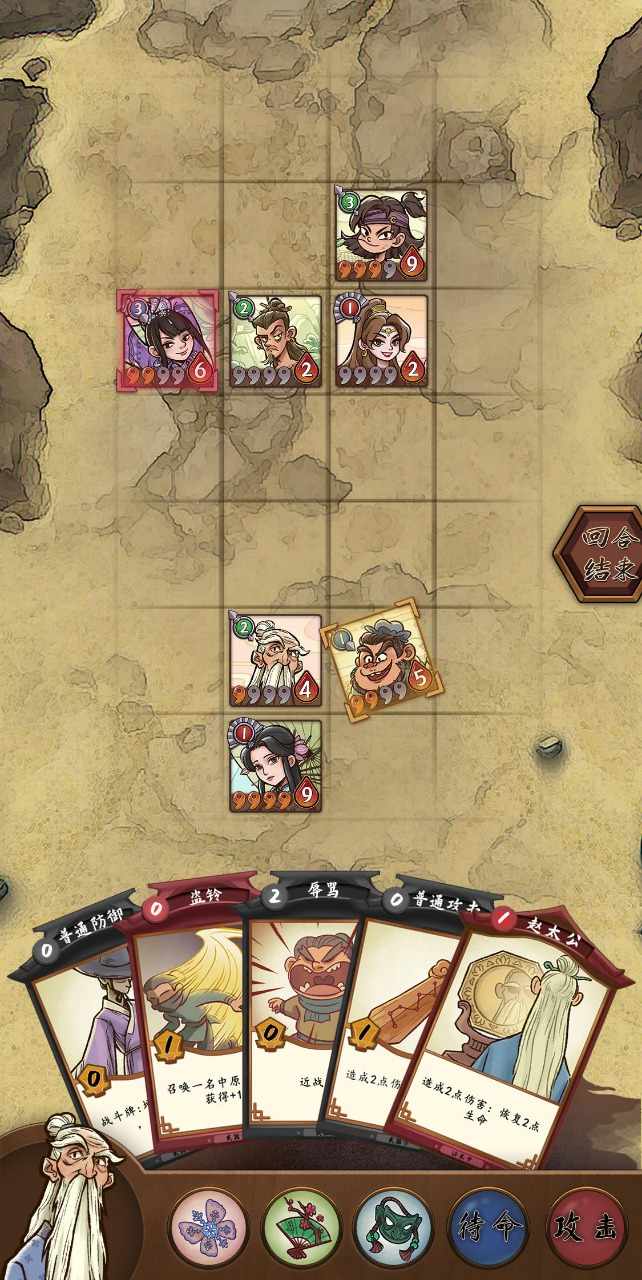
Task: Target the woman unit with forehead jewel
Action: click(381, 341)
